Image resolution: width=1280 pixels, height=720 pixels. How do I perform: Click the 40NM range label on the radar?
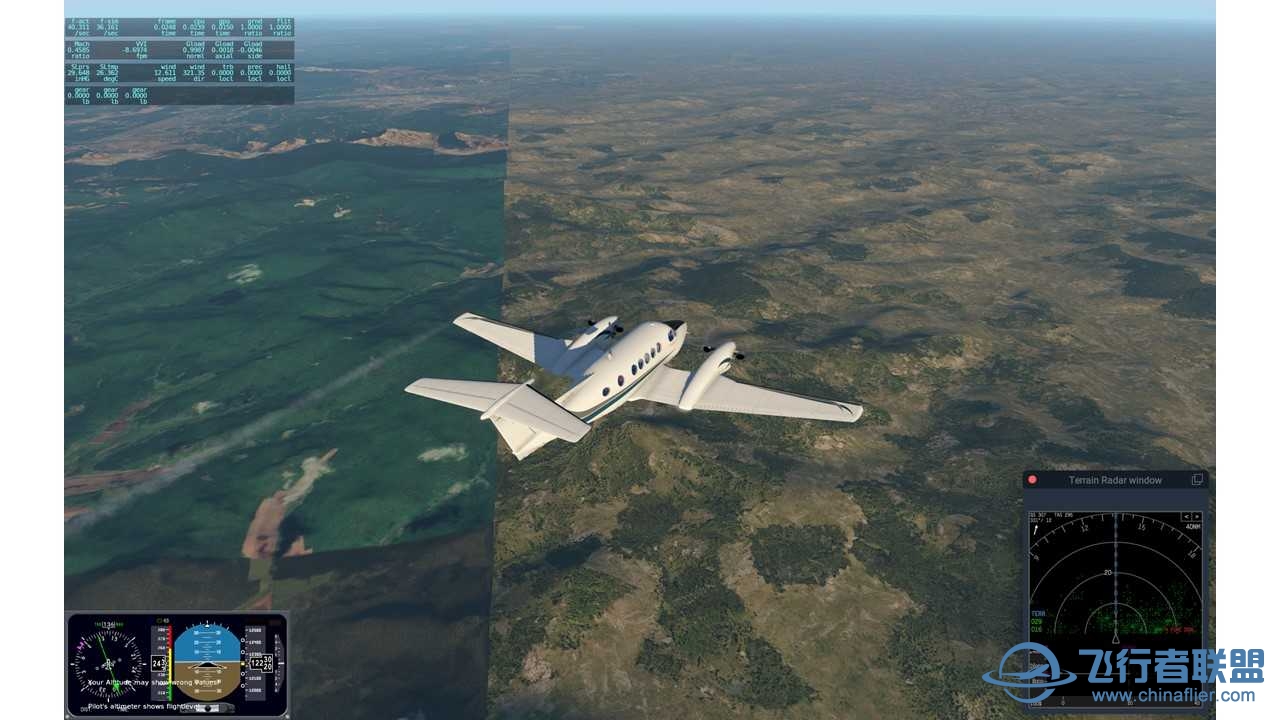(1192, 526)
